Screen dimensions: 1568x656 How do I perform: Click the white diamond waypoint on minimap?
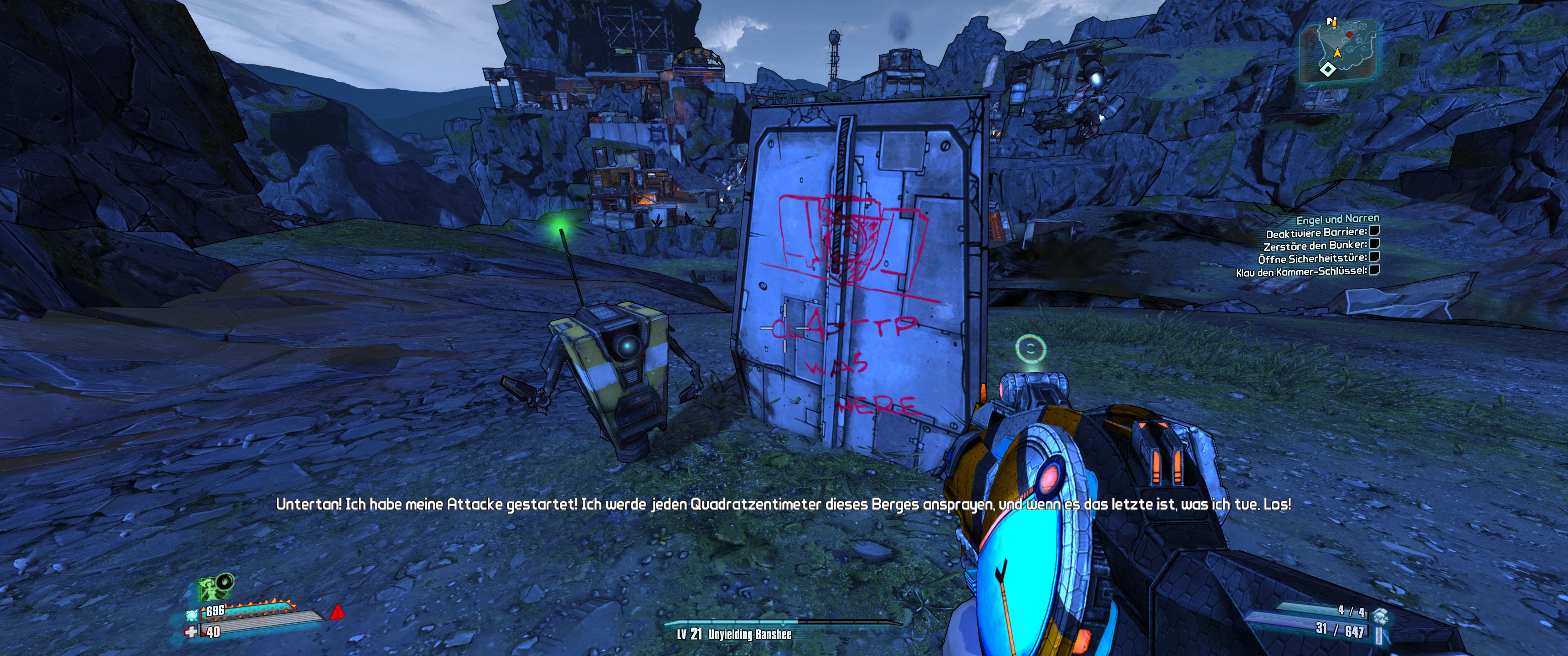pyautogui.click(x=1328, y=69)
